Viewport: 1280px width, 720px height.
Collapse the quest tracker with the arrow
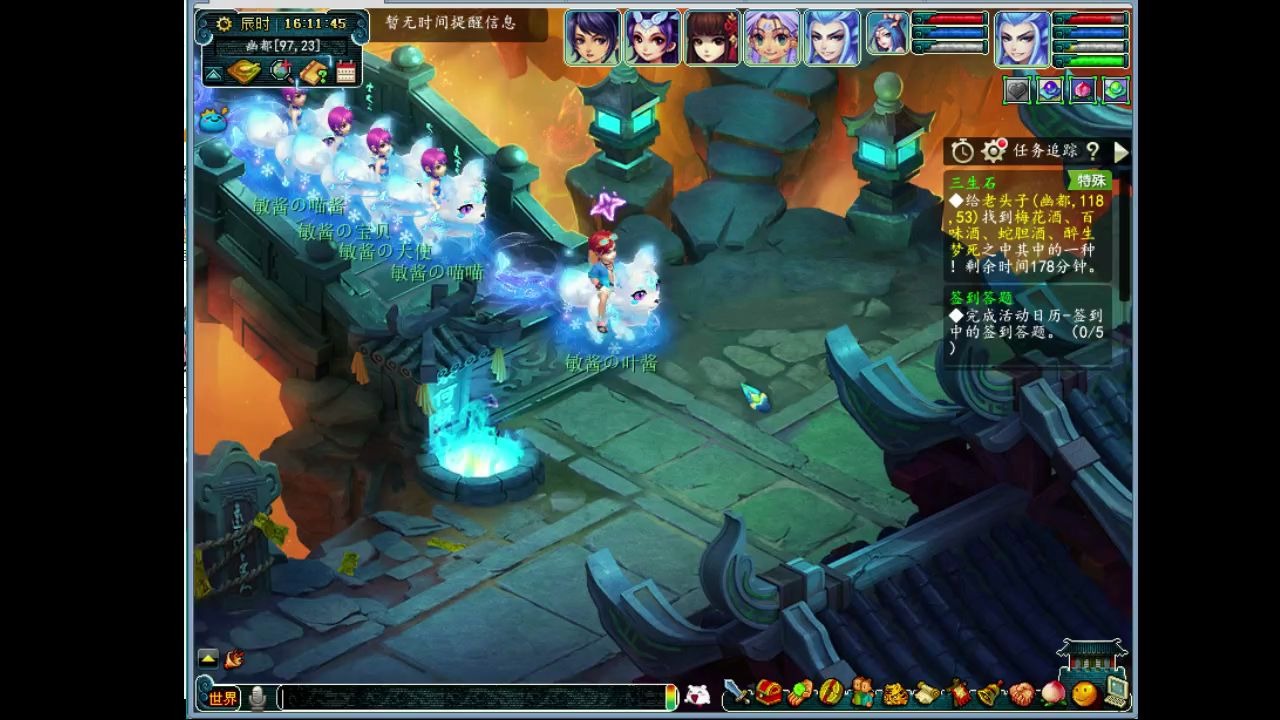(1121, 151)
